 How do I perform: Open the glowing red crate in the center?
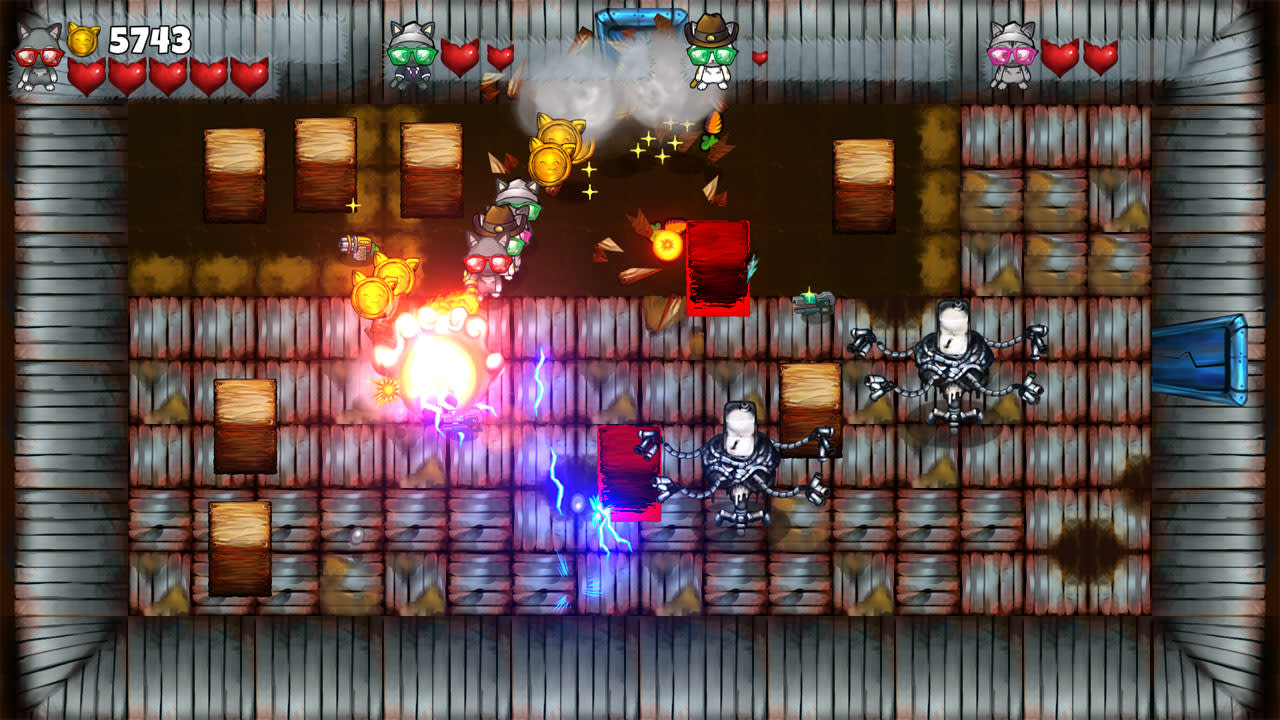628,470
